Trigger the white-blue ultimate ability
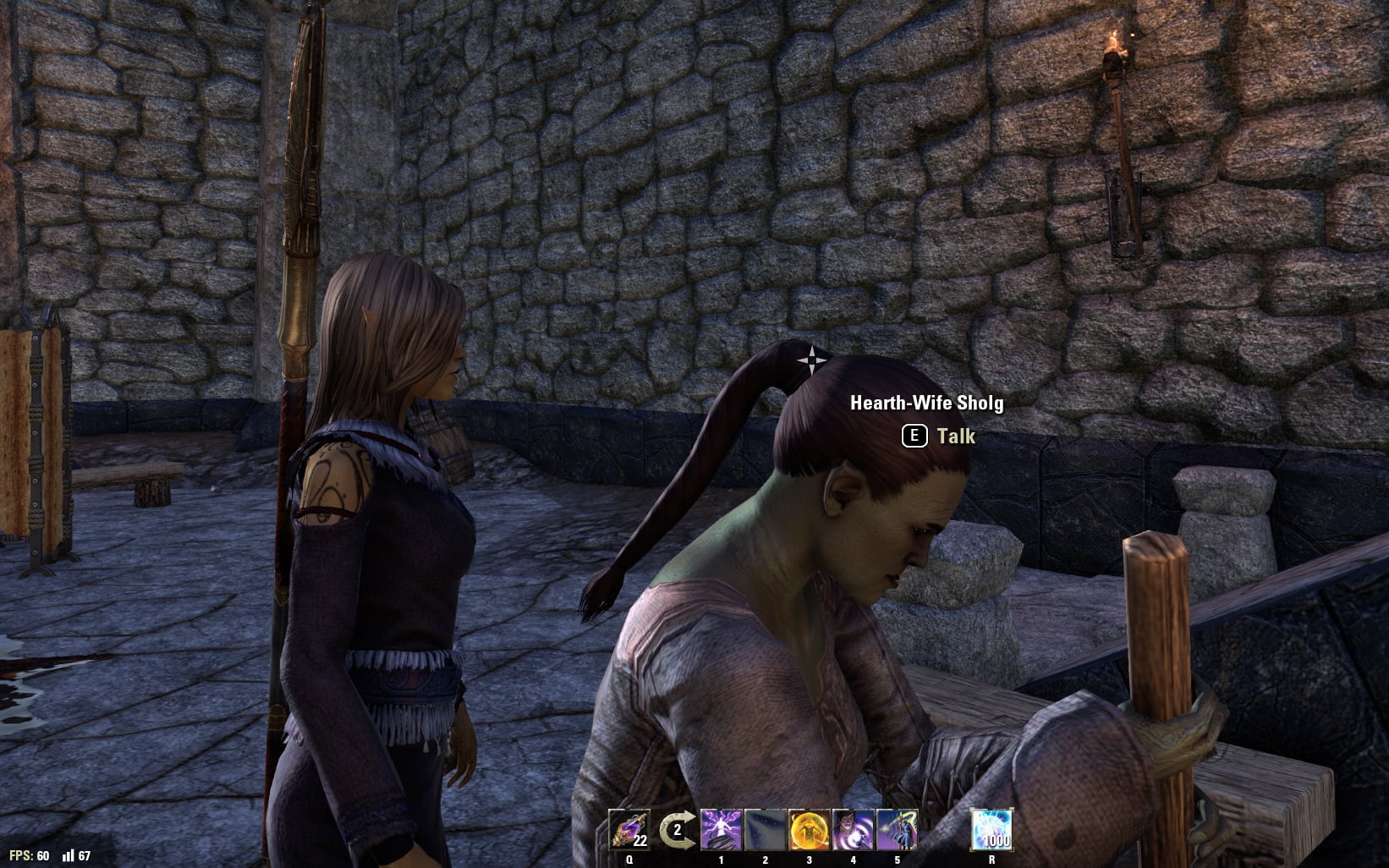1389x868 pixels. tap(991, 830)
